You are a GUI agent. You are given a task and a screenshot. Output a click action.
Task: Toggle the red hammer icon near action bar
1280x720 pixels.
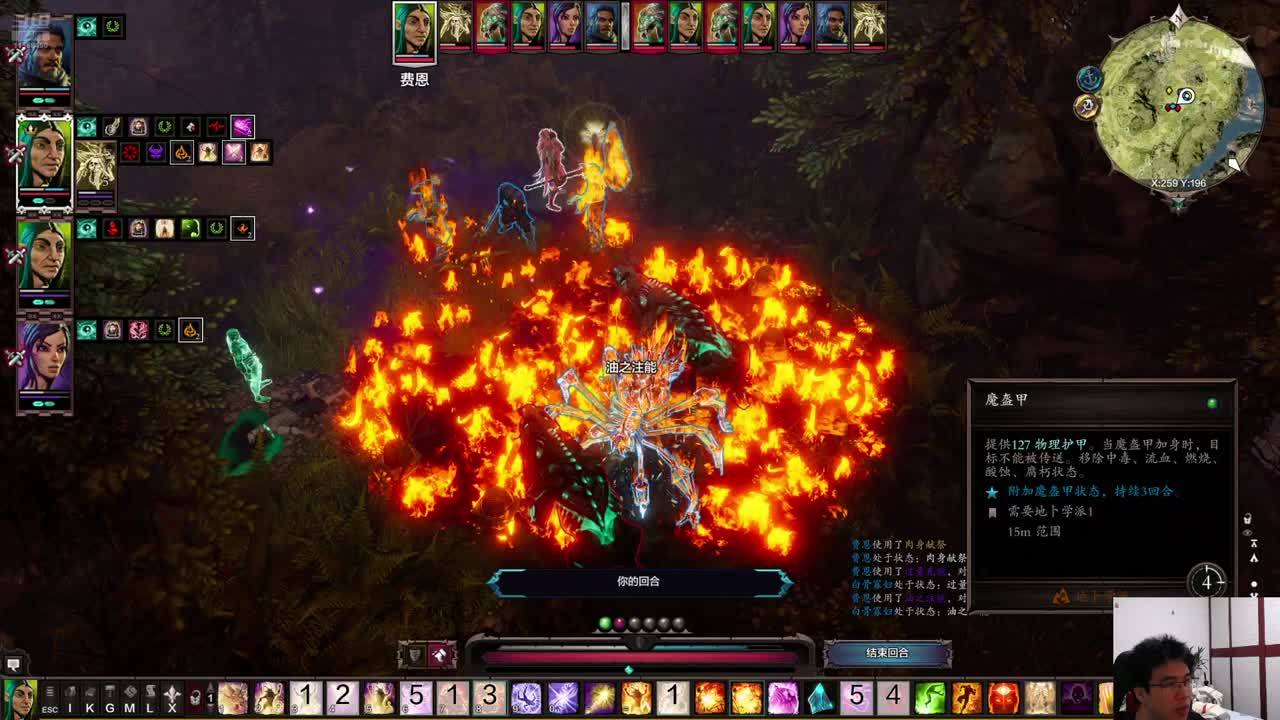[440, 655]
